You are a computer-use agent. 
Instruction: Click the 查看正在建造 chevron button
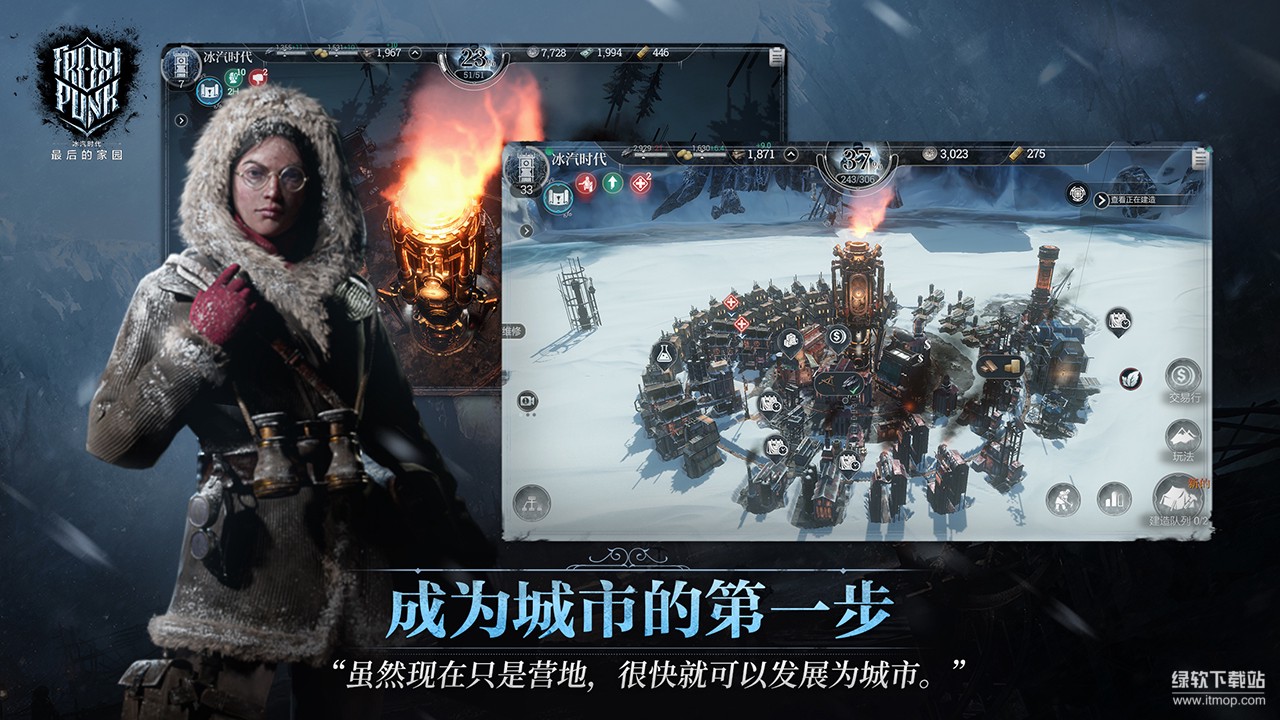click(1100, 198)
